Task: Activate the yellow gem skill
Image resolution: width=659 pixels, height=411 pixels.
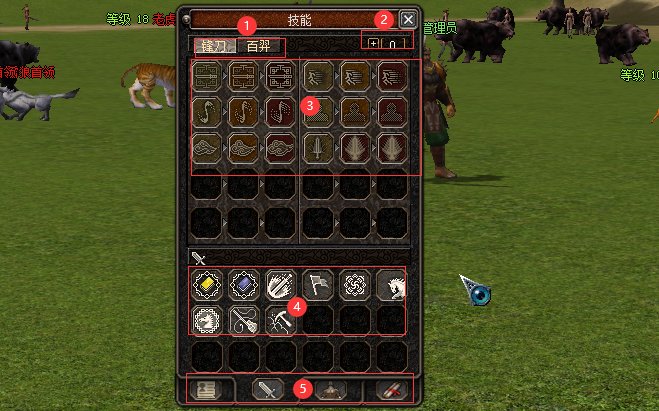Action: pos(207,286)
